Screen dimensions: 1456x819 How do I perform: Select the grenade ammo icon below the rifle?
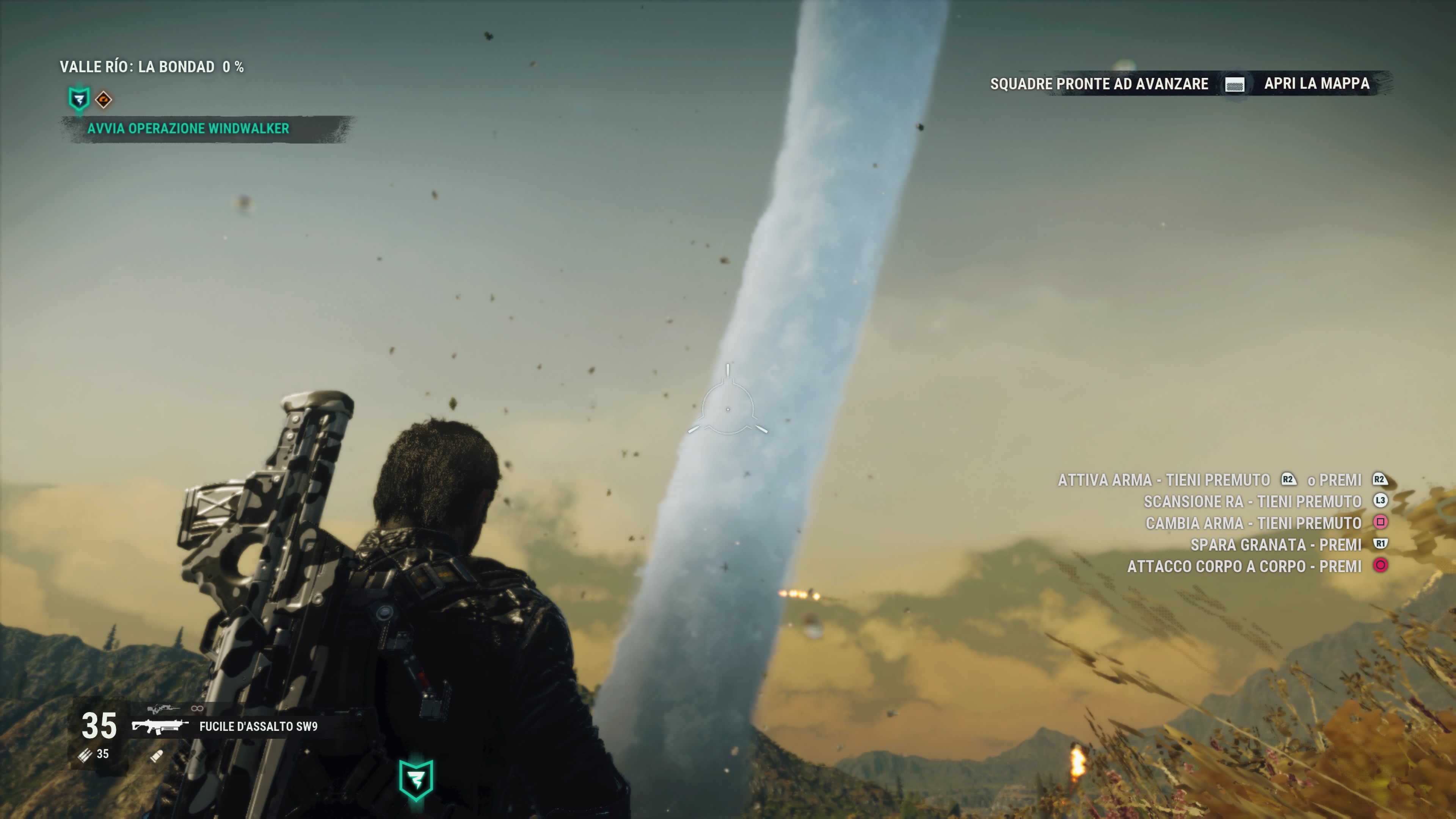click(x=157, y=756)
